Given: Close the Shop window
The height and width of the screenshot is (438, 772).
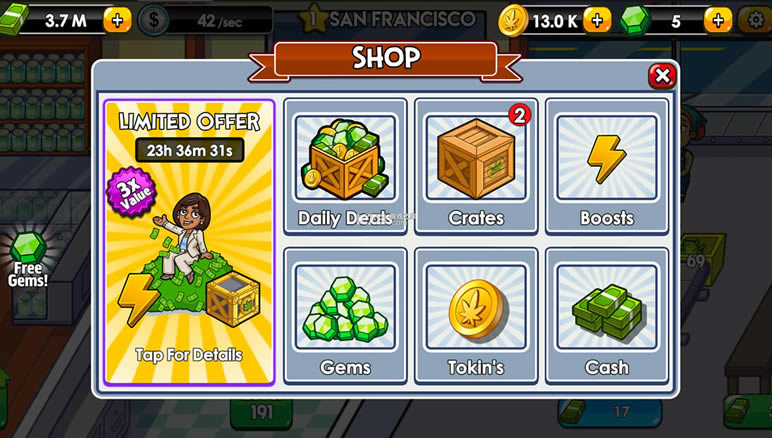Looking at the screenshot, I should coord(661,76).
